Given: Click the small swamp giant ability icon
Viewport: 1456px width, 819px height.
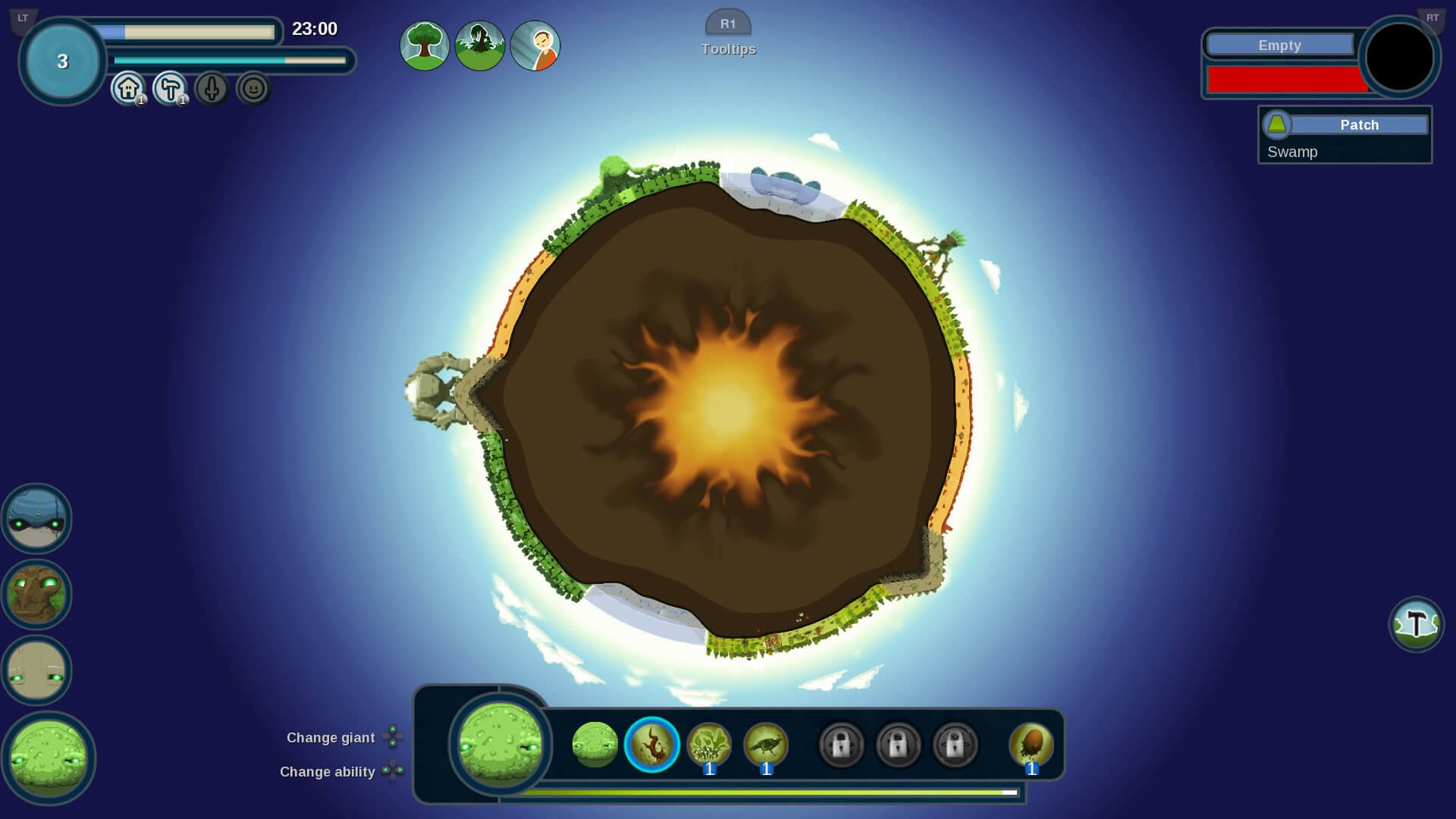Looking at the screenshot, I should (595, 745).
